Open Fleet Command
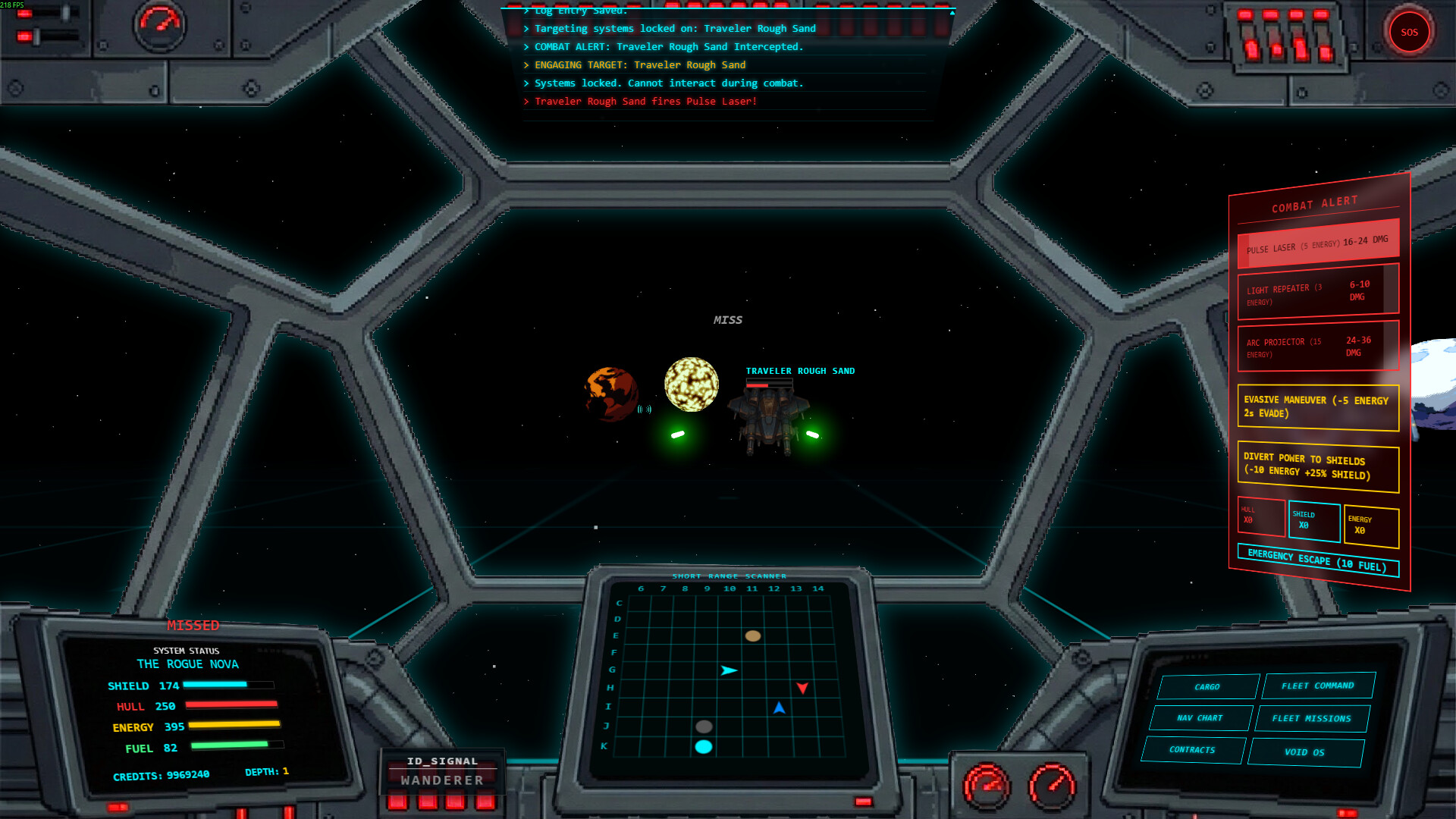This screenshot has width=1456, height=819. tap(1318, 686)
